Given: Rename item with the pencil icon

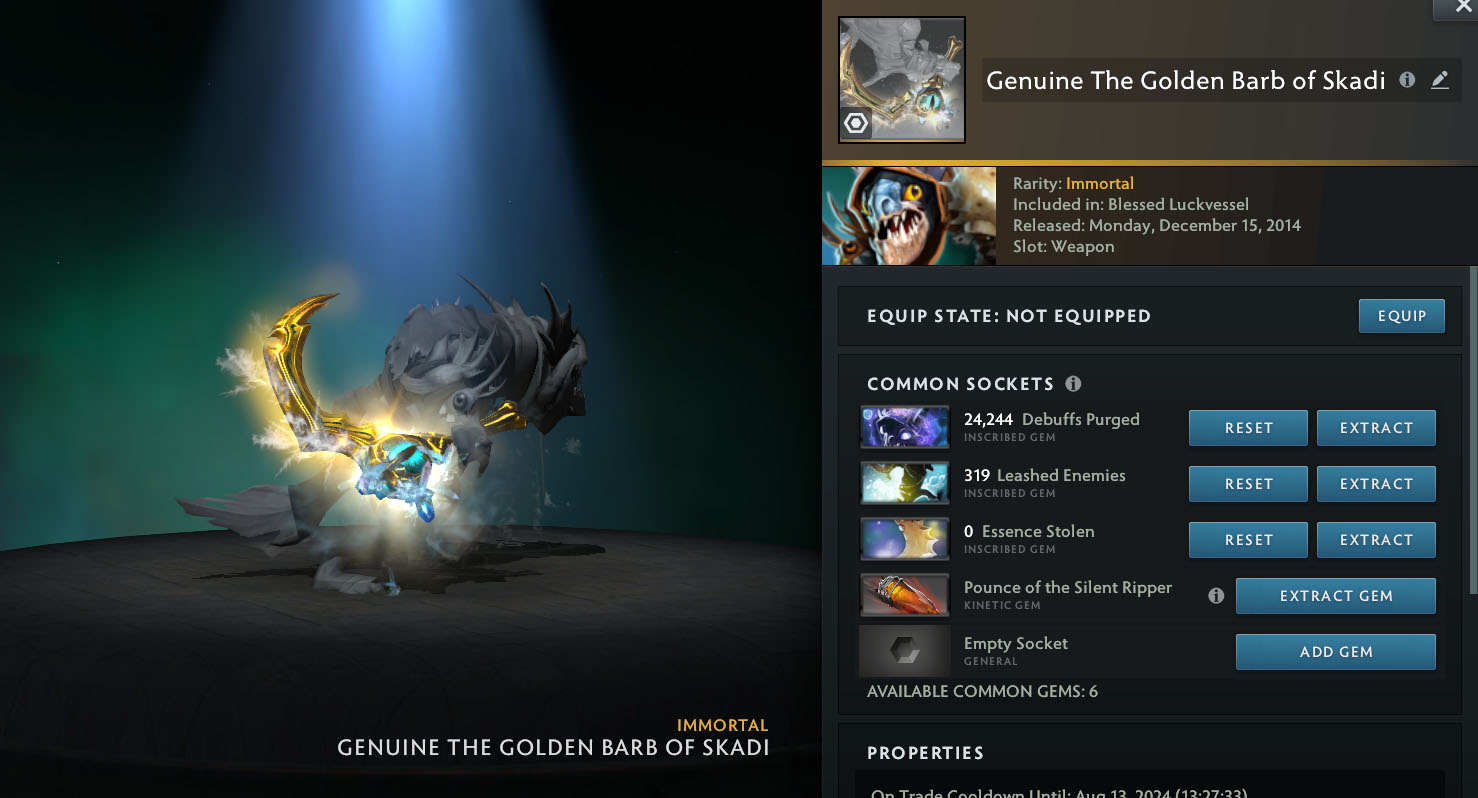Looking at the screenshot, I should tap(1440, 80).
